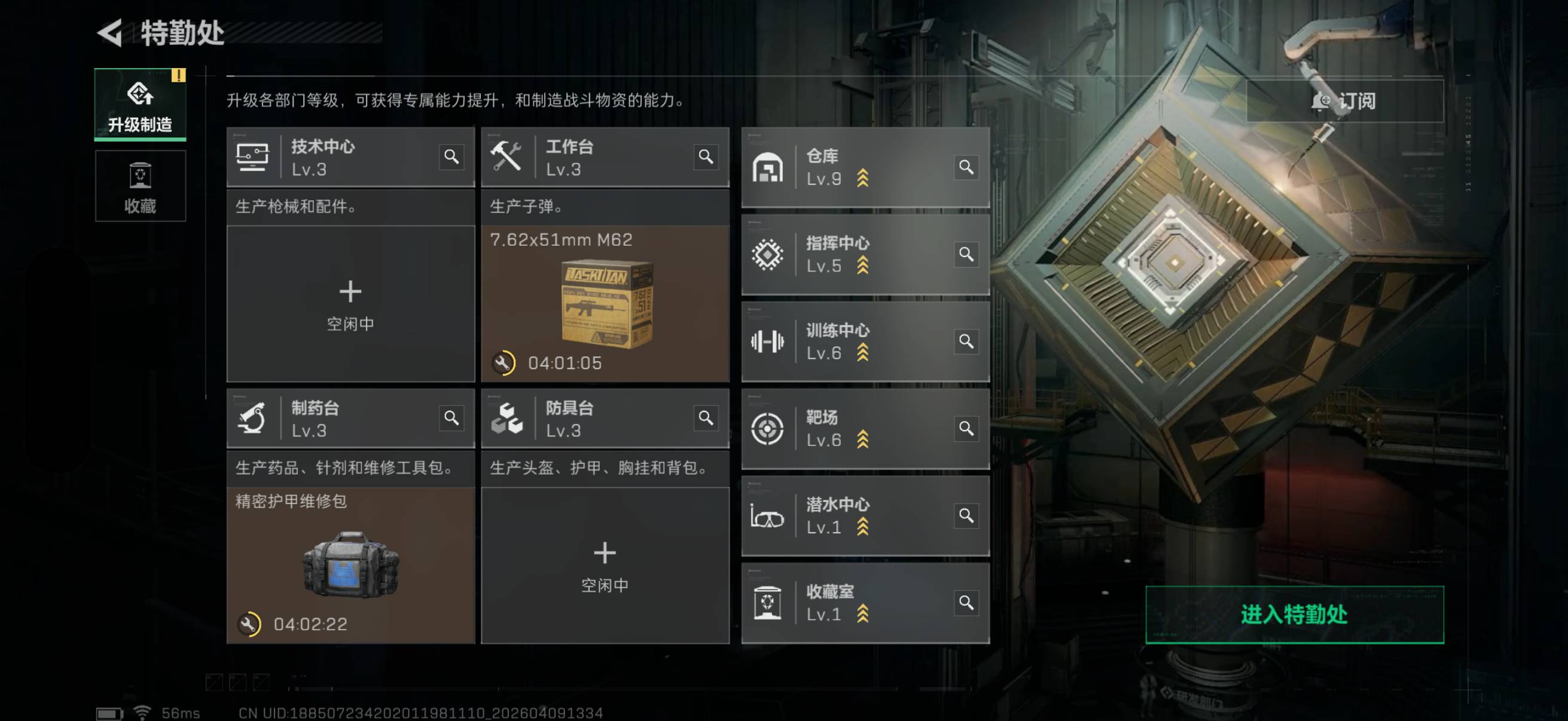Add a production in the idle 技术中心 slot
This screenshot has width=1568, height=721.
tap(350, 303)
